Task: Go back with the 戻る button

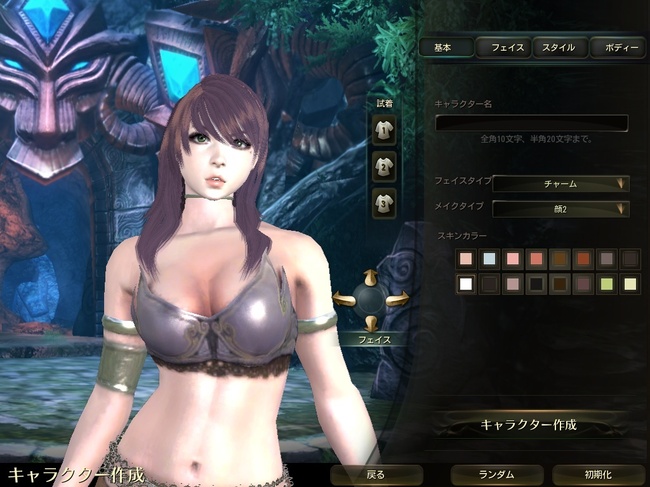Action: (375, 474)
